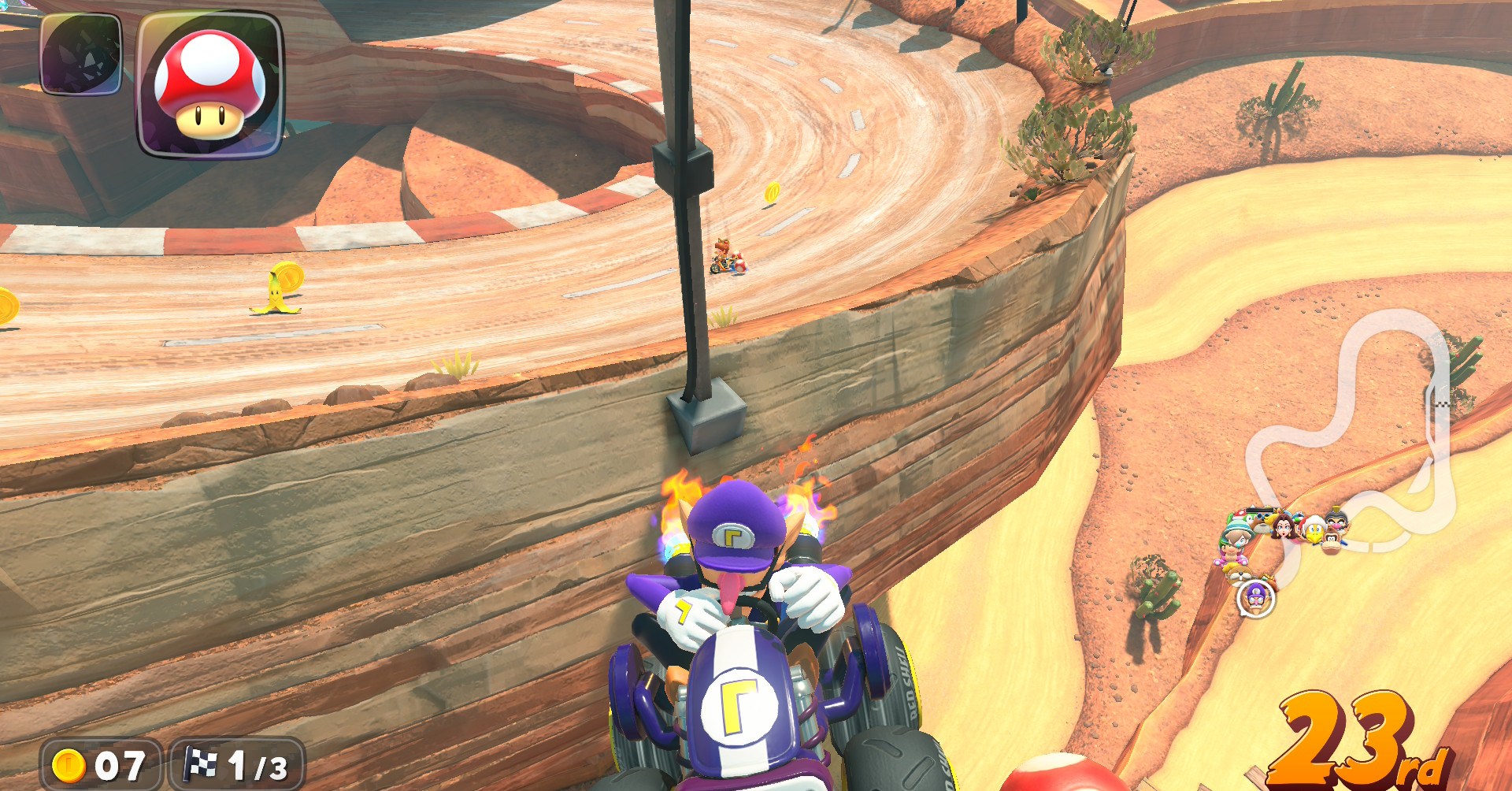Click Donkey Kong's head on the minimap

1331,542
